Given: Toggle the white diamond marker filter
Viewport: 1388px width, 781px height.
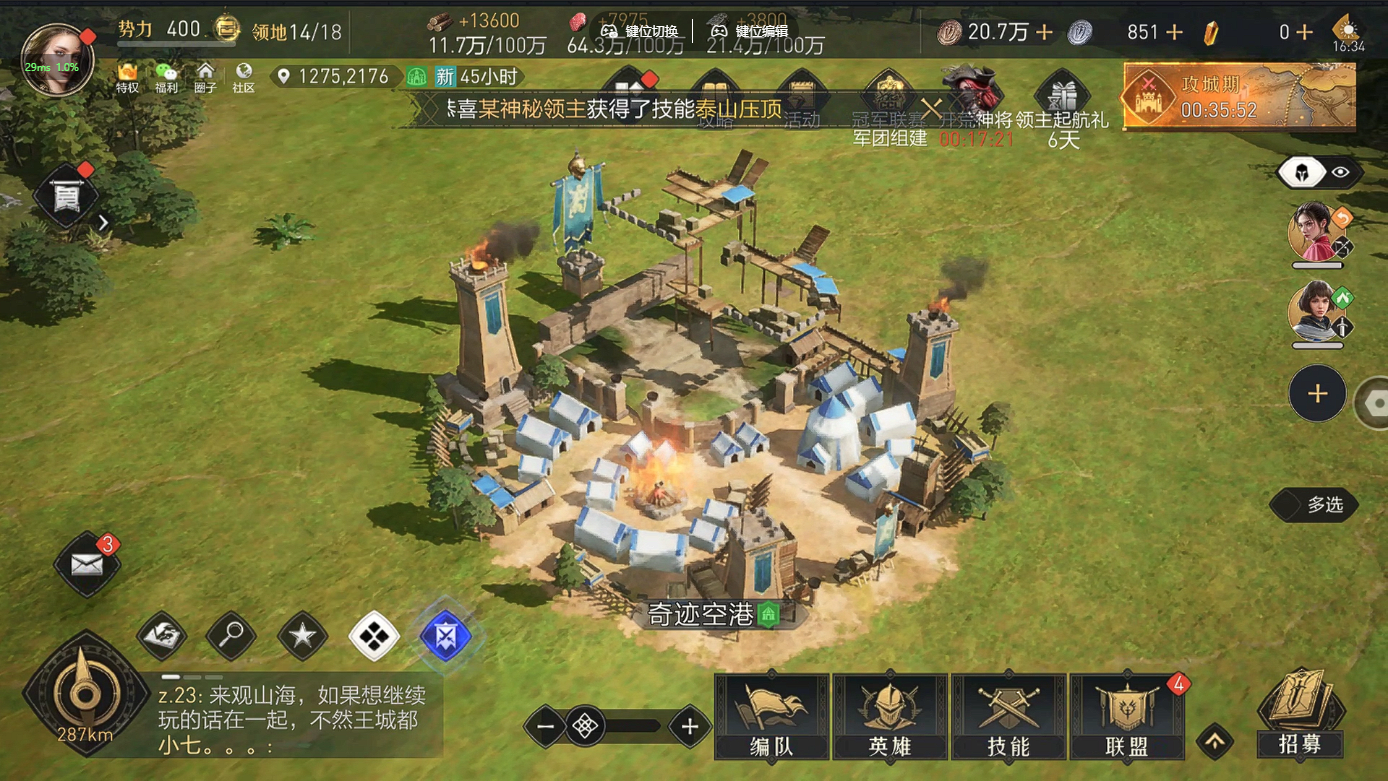Looking at the screenshot, I should (373, 634).
